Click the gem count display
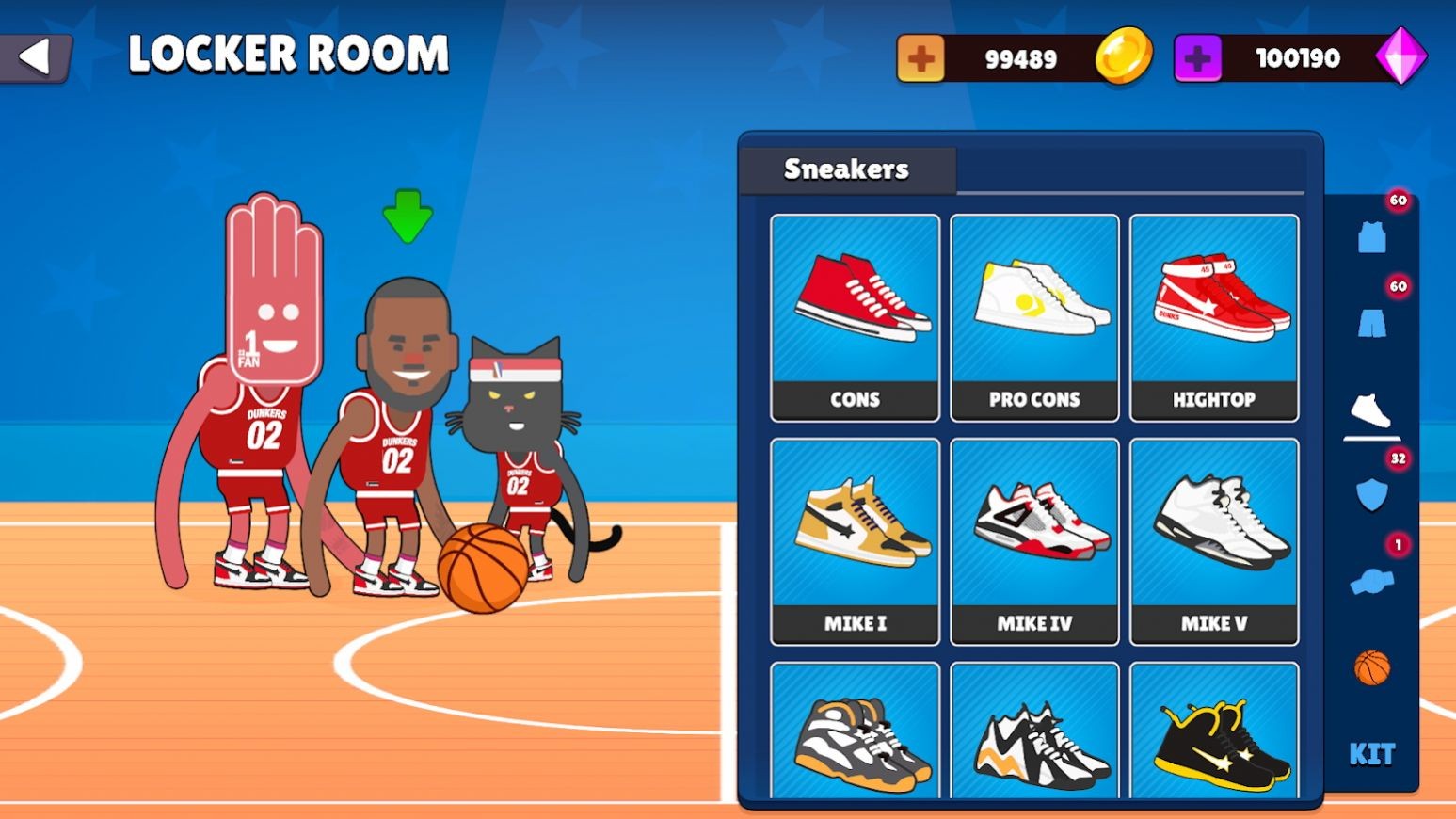1456x819 pixels. coord(1295,56)
